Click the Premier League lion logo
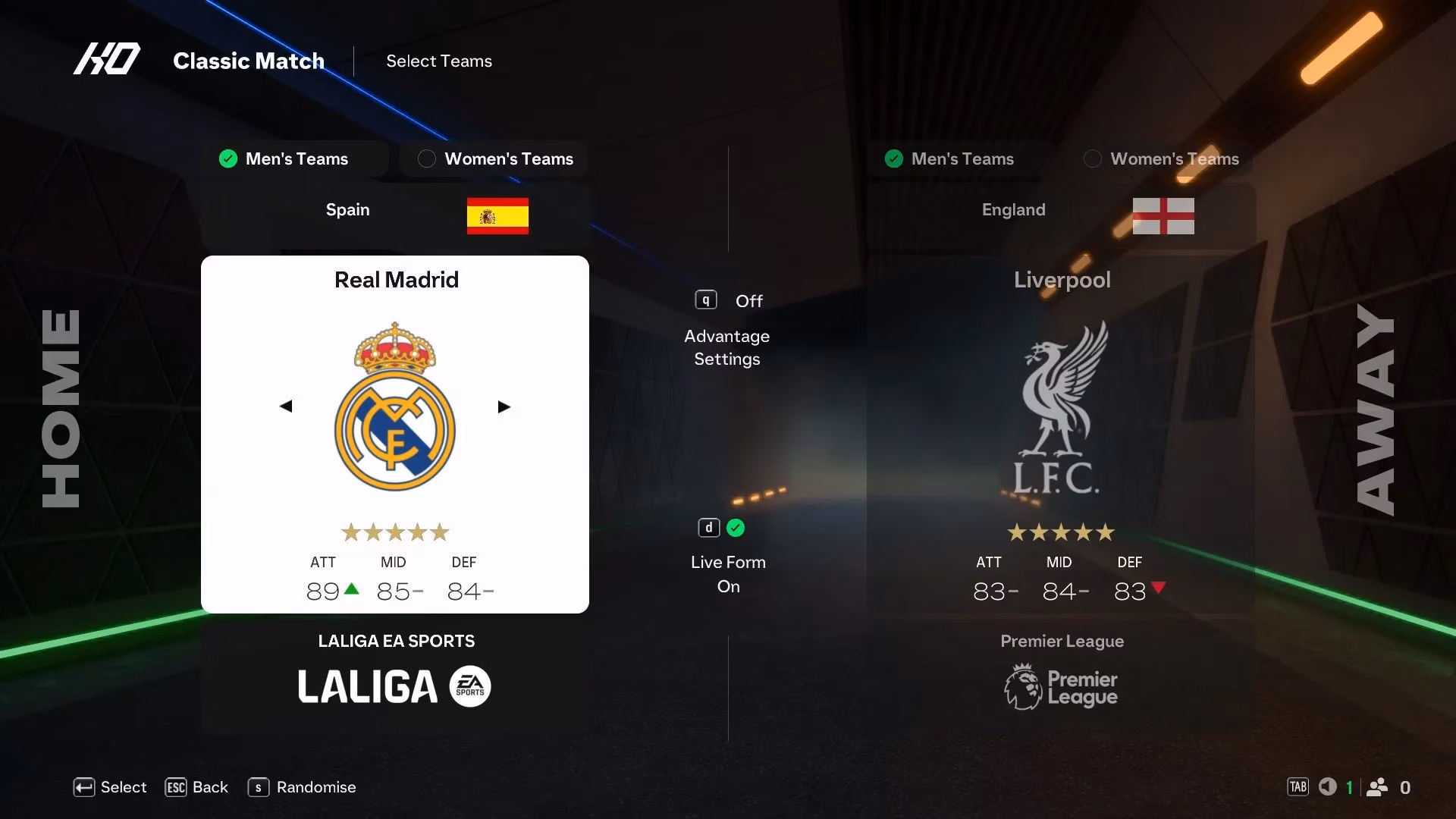This screenshot has height=819, width=1456. (1022, 686)
